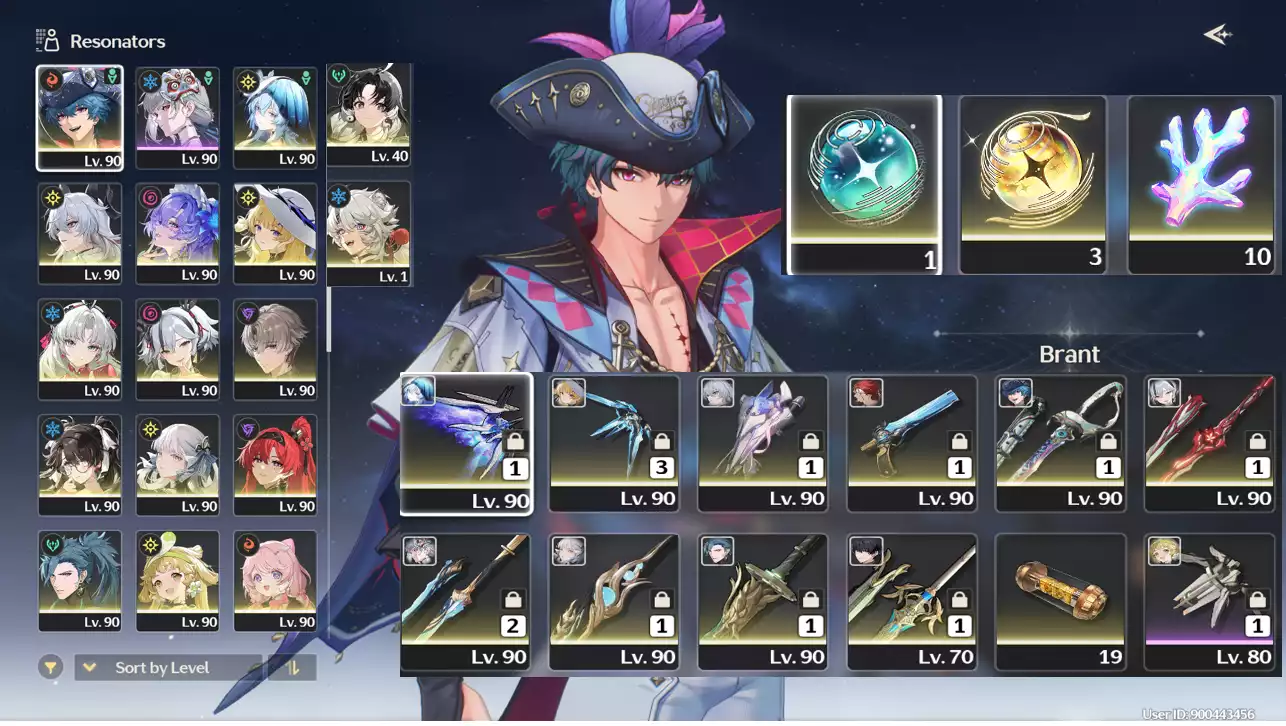
Task: Pick the red sword at level 90
Action: click(1209, 443)
